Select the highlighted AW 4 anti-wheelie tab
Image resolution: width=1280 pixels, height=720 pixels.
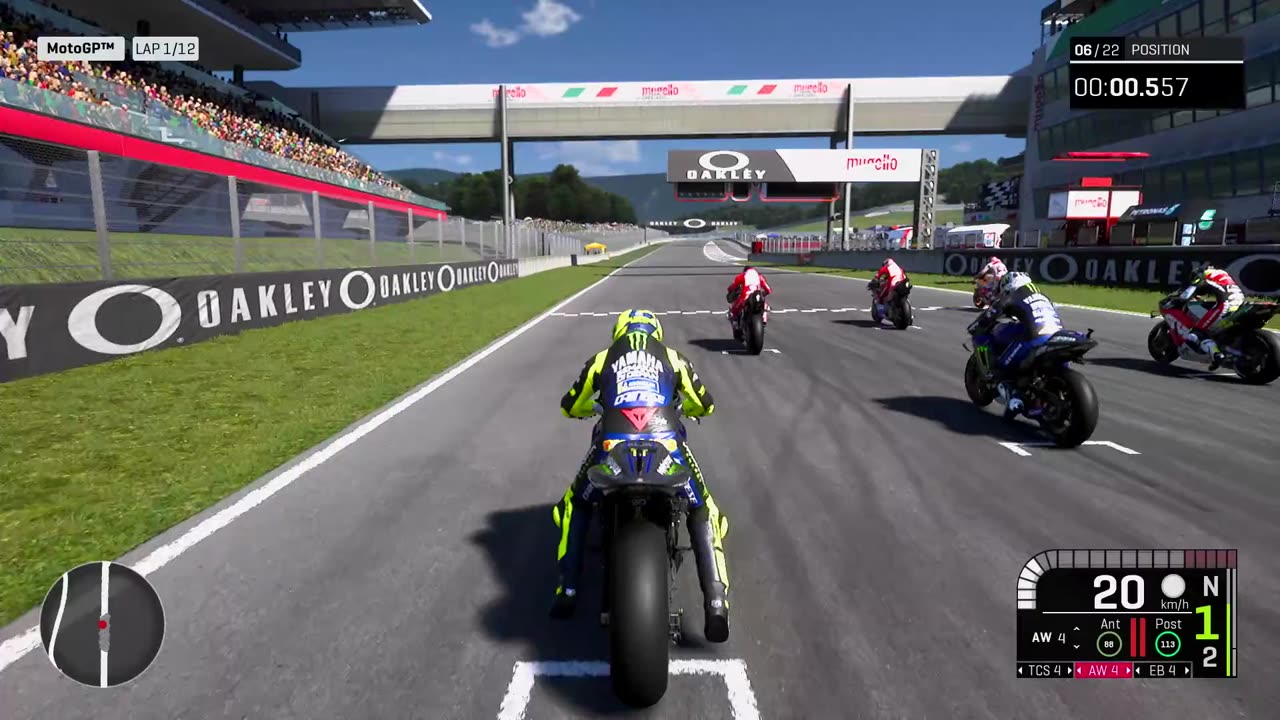coord(1103,670)
